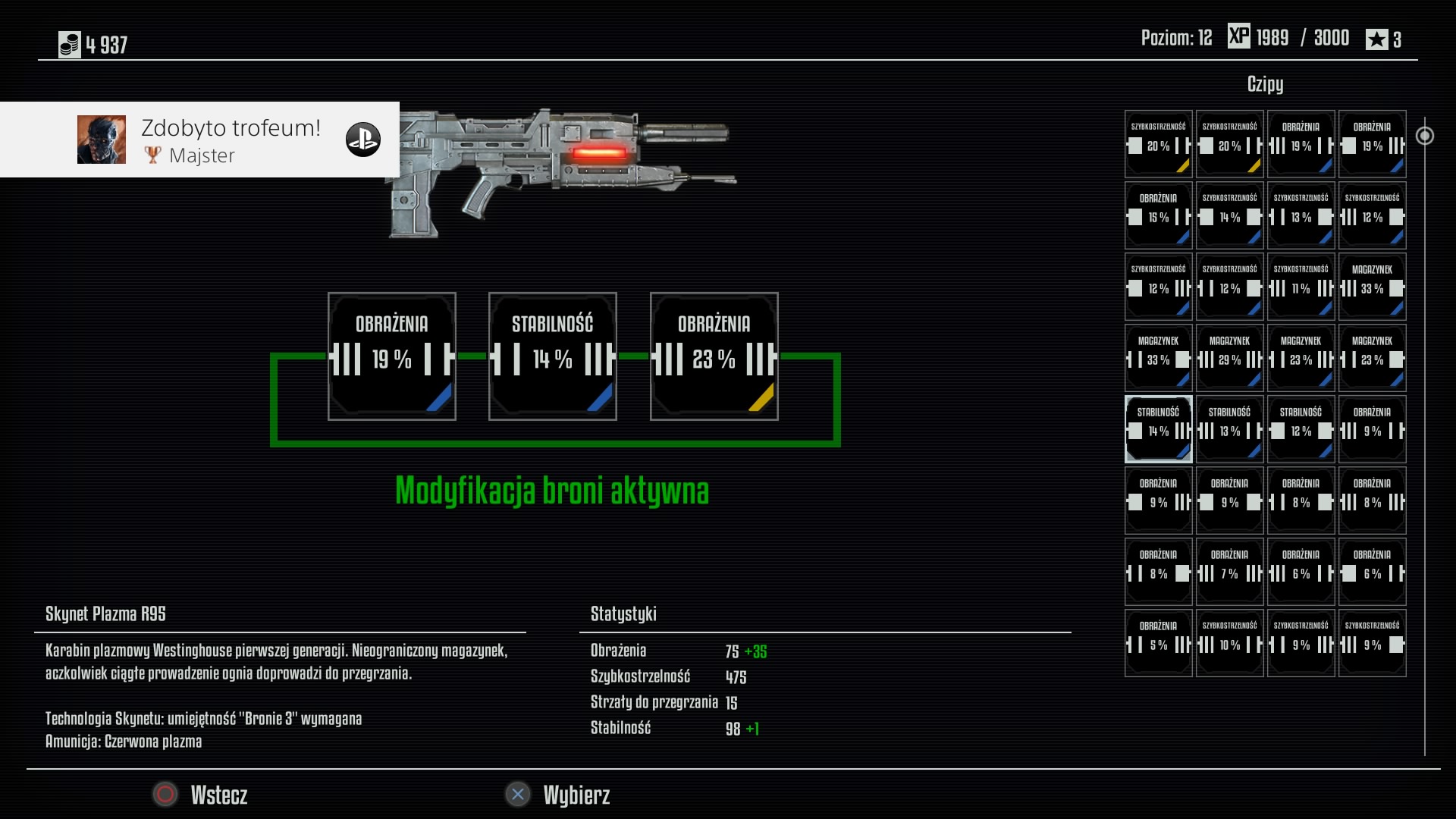1456x819 pixels.
Task: Choose the Obrażenia 7% chip
Action: click(x=1229, y=572)
